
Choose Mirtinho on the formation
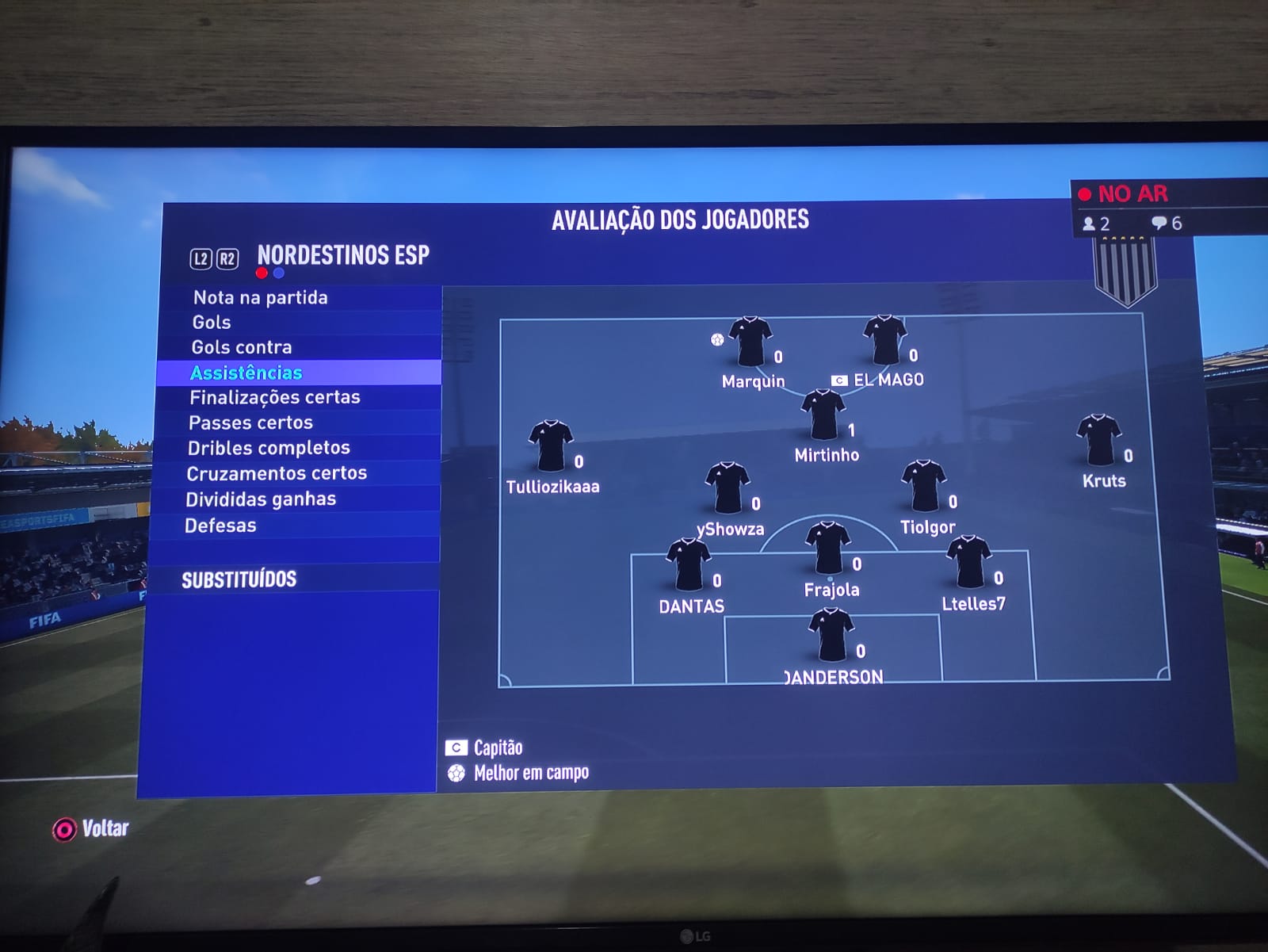pos(823,415)
